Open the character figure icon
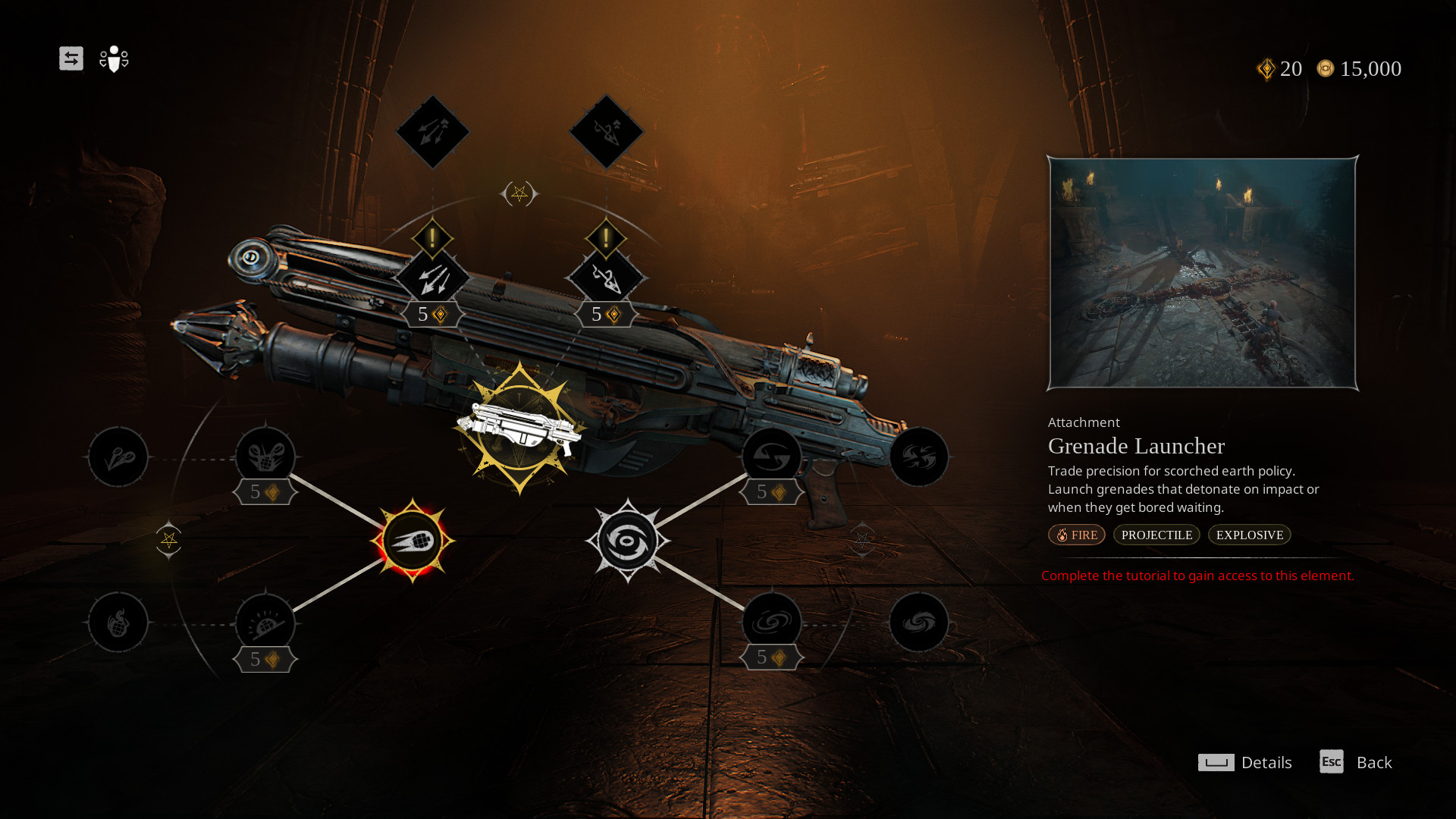Screen dimensions: 1456x819 [x=114, y=58]
